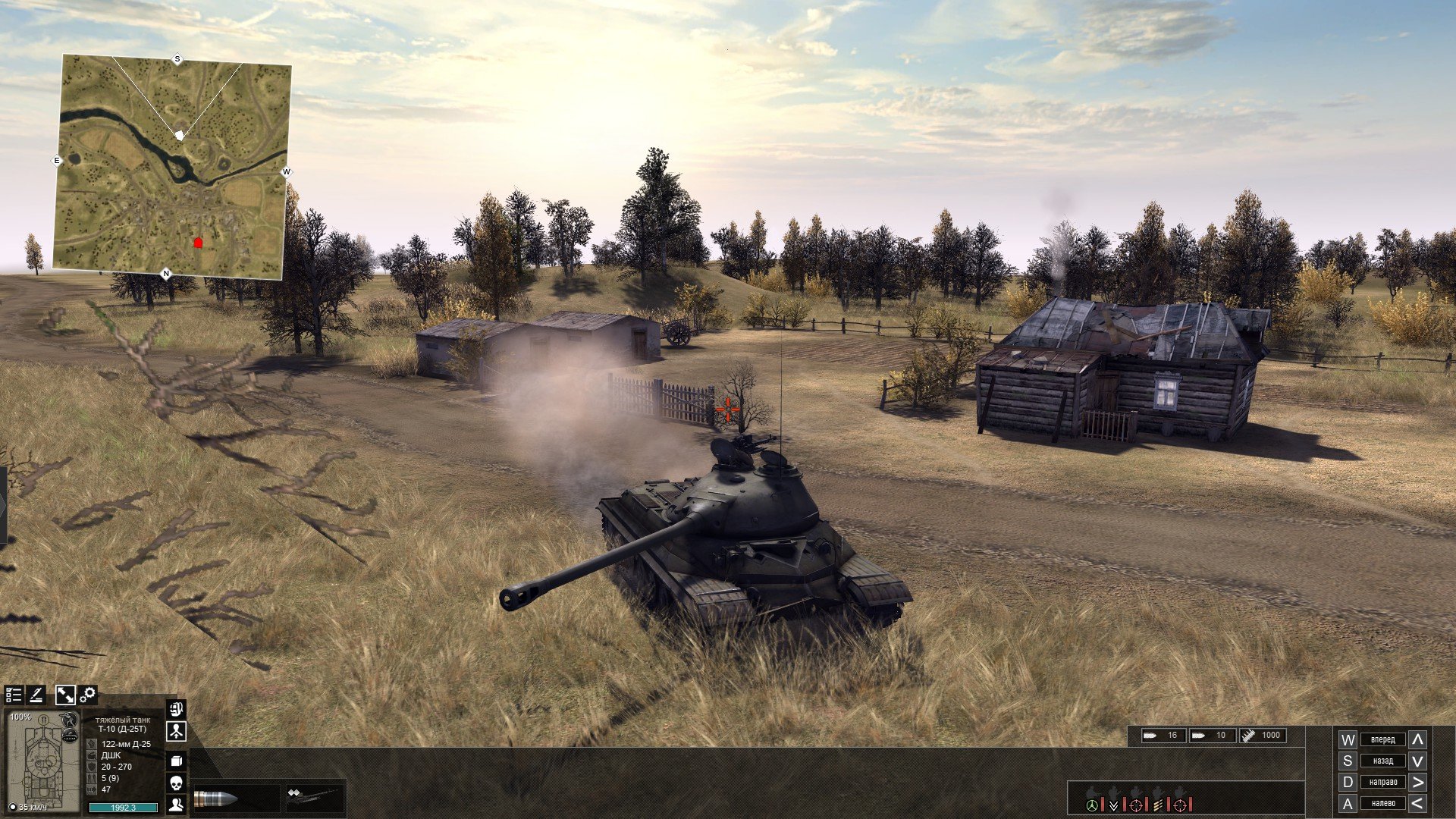Open the gears settings icon
The image size is (1456, 819).
(88, 695)
